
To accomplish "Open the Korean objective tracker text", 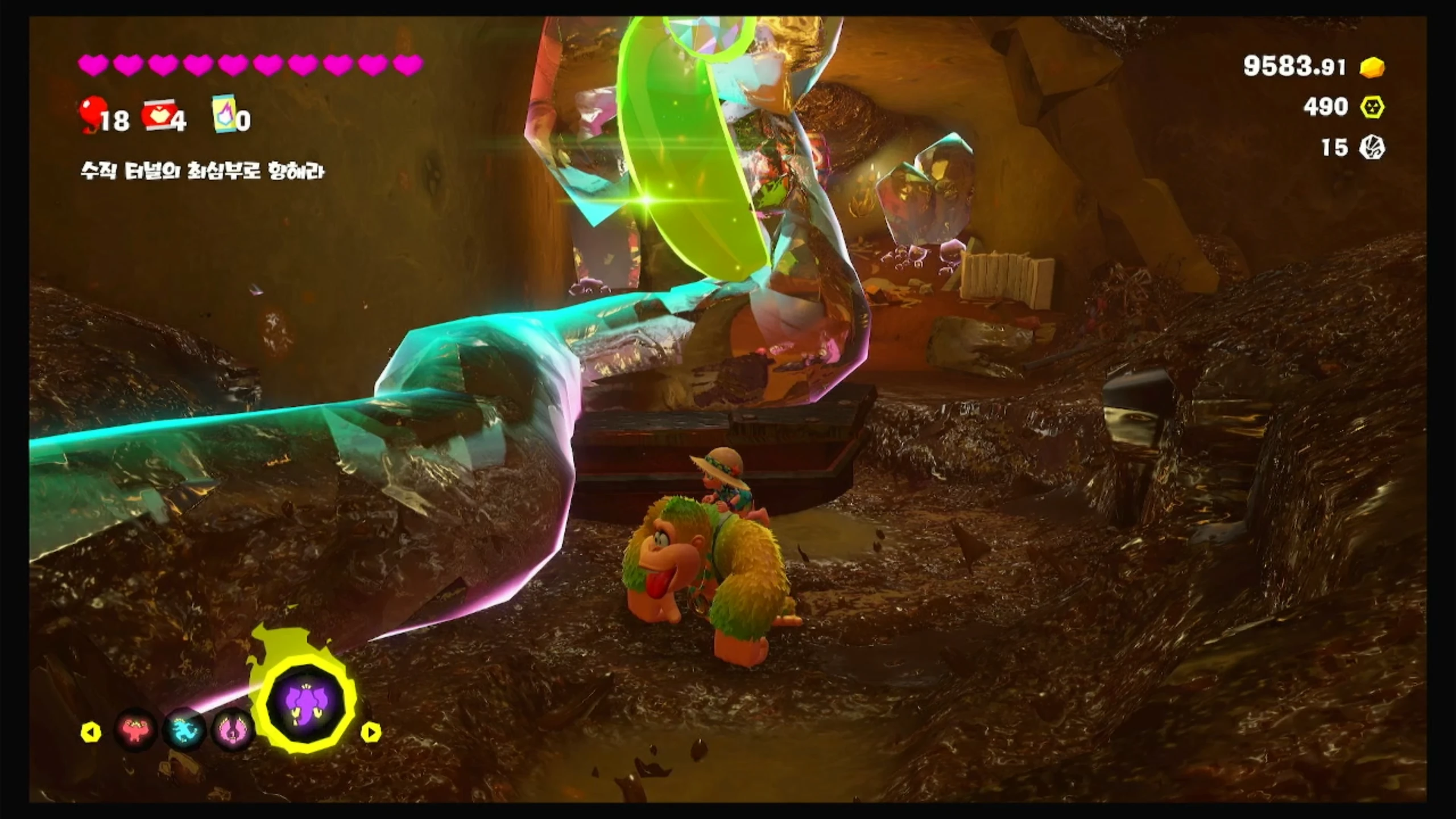I will 202,171.
